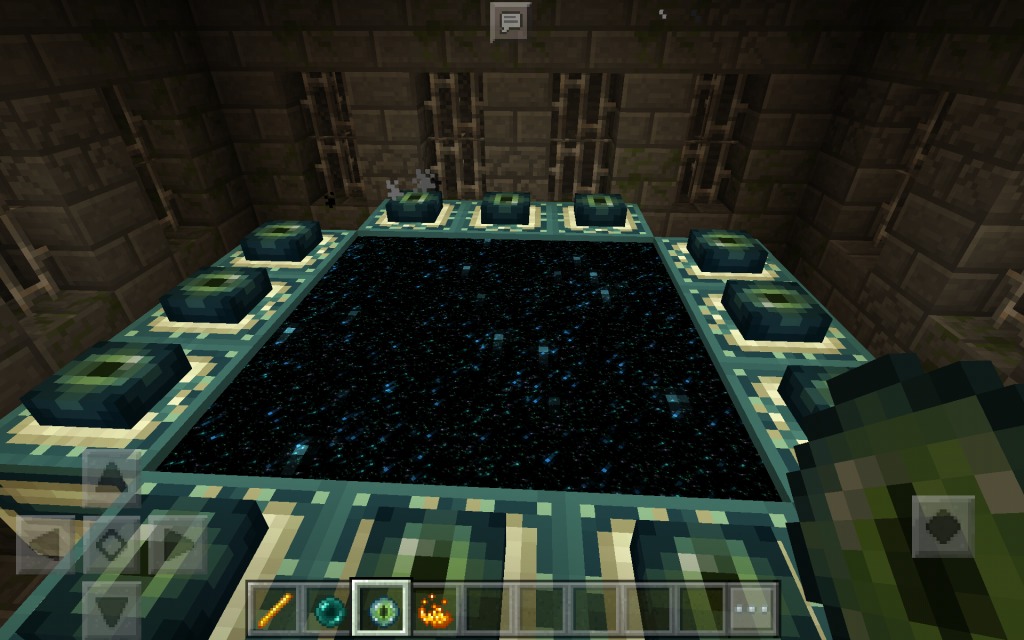
Task: Open inventory with the three-dots button
Action: 752,607
